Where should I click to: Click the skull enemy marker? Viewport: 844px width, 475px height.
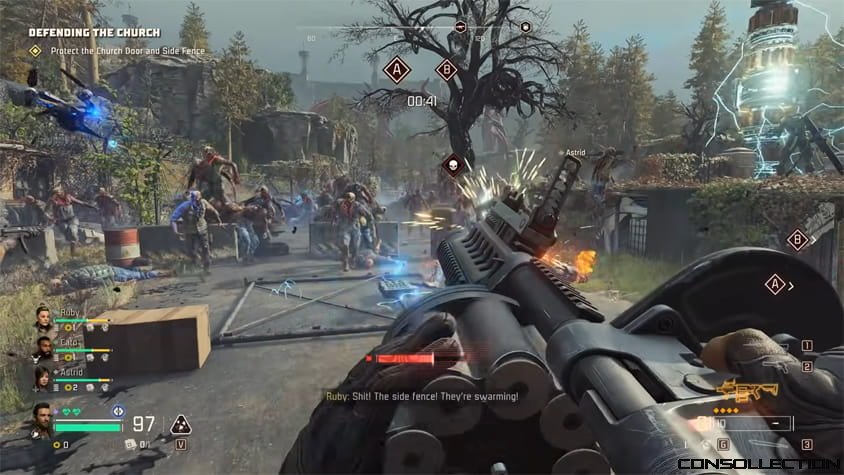point(453,163)
